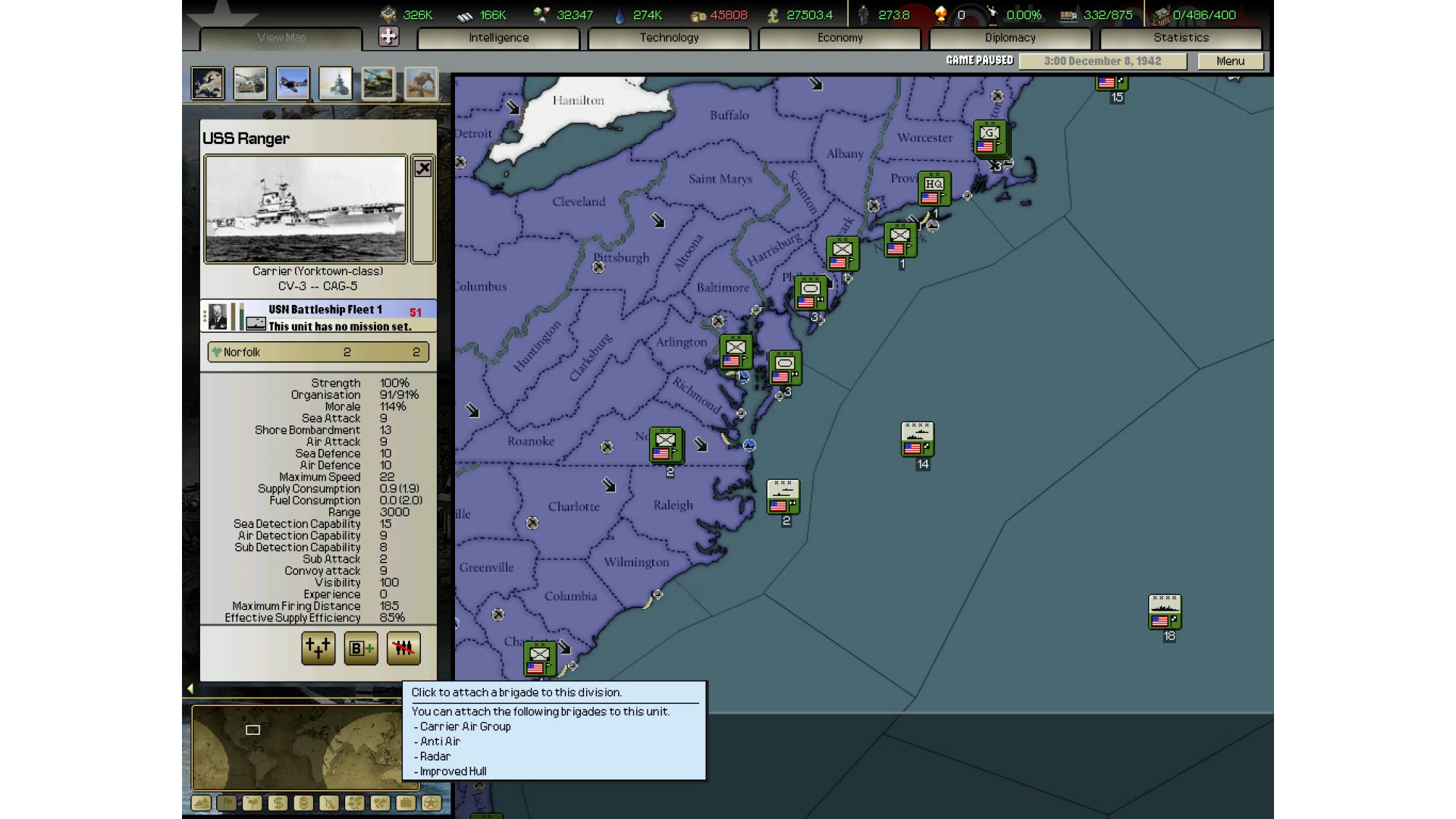Choose the fighter plane icon
This screenshot has height=819, width=1456.
pos(293,83)
